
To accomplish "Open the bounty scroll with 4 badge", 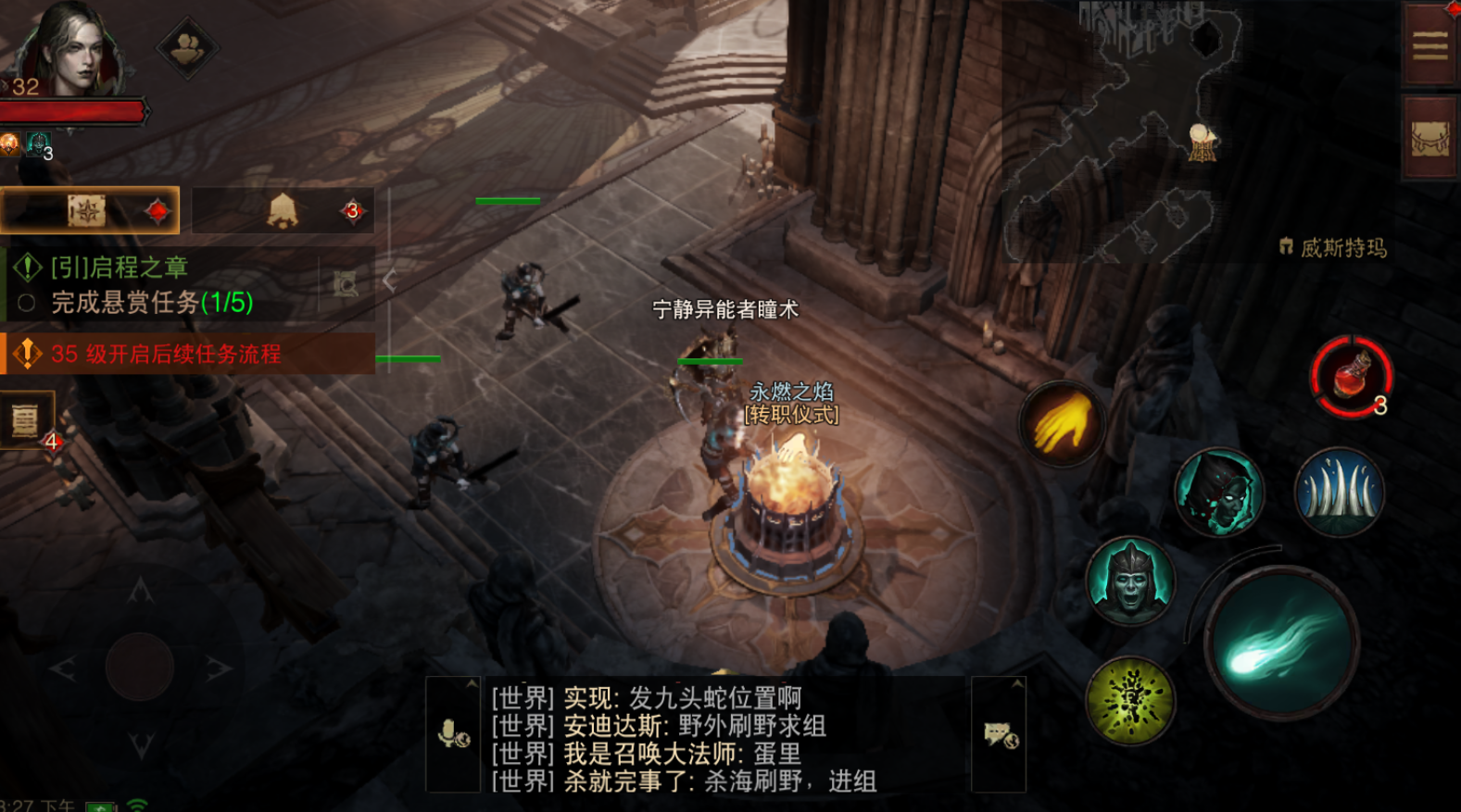I will click(25, 421).
